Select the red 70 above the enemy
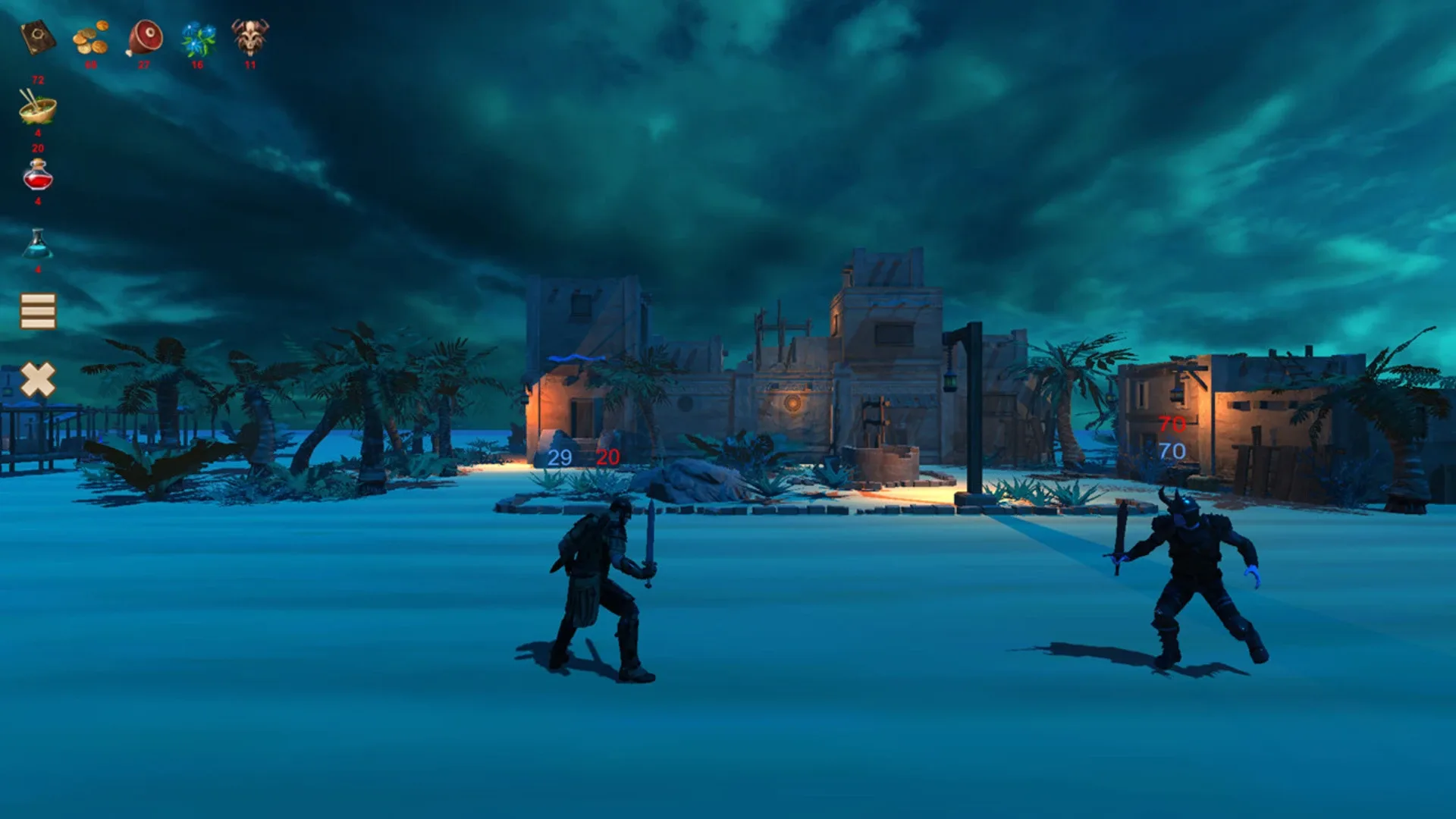This screenshot has height=819, width=1456. point(1171,422)
